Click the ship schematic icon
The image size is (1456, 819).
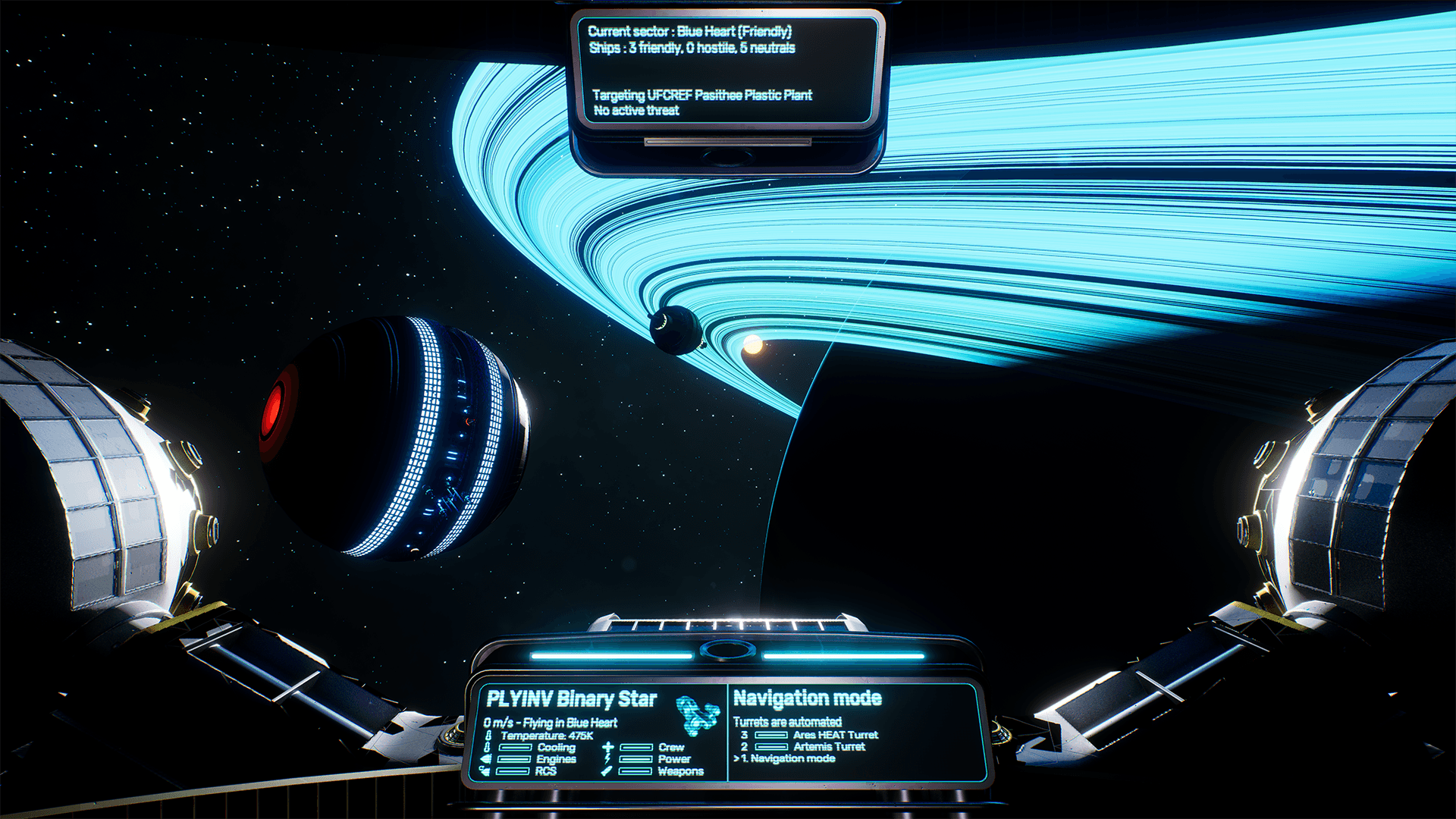(696, 716)
